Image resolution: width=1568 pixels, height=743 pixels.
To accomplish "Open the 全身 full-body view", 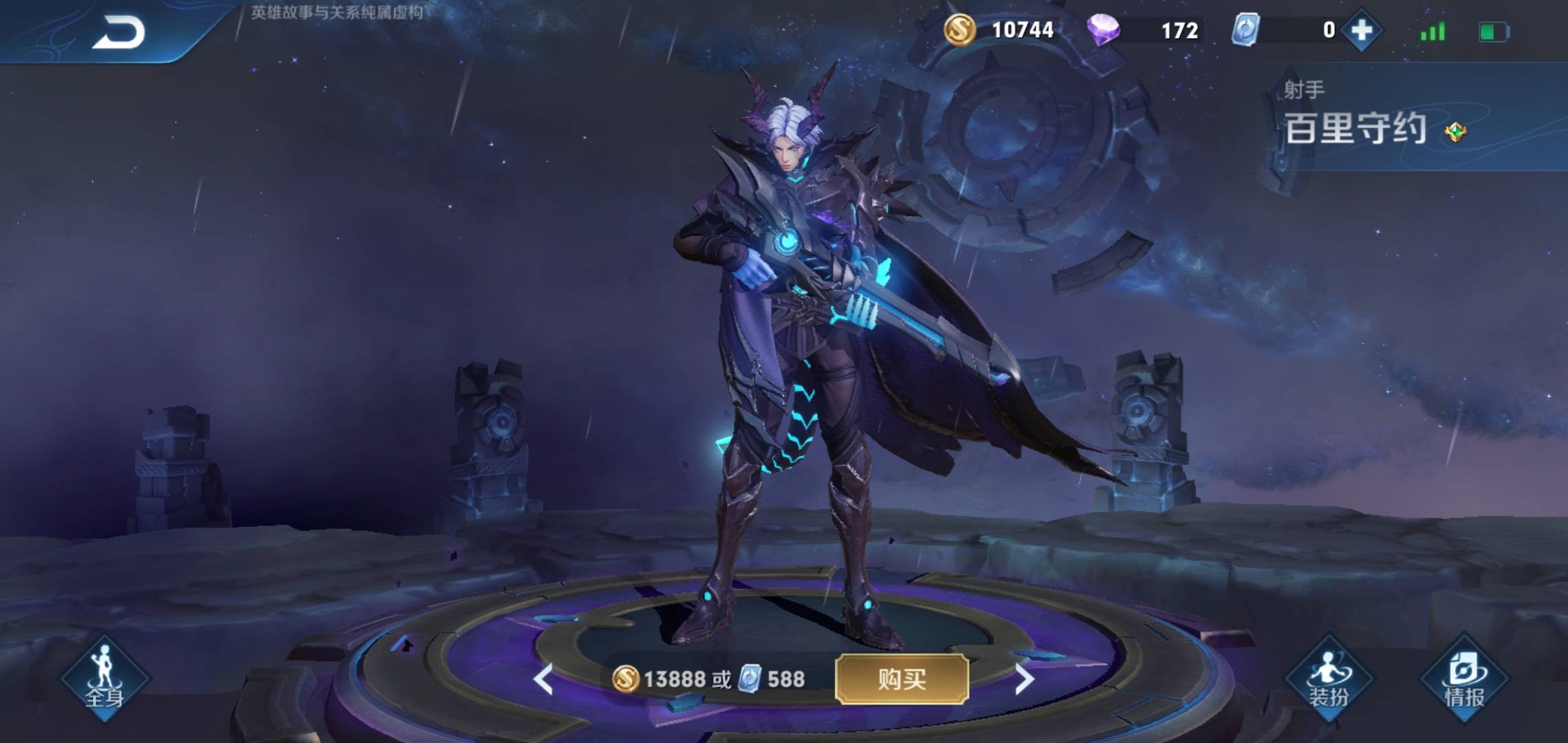I will coord(105,678).
